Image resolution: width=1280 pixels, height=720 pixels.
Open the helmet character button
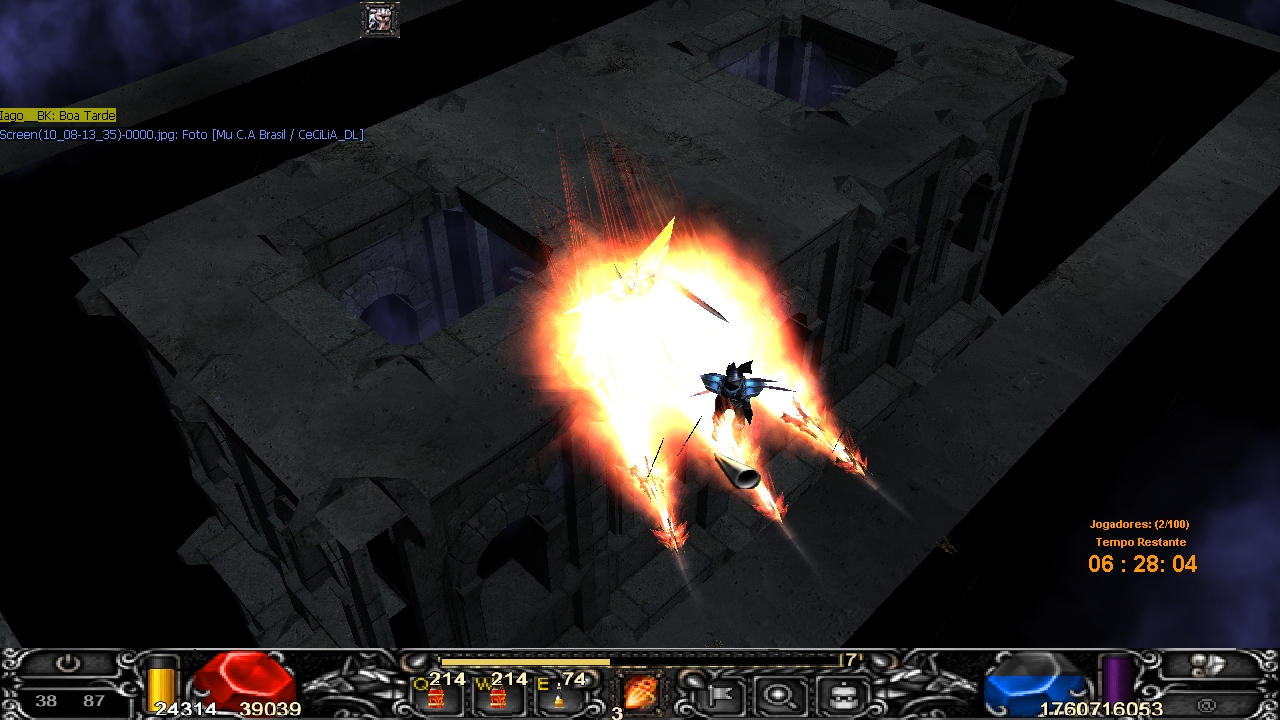[x=840, y=694]
